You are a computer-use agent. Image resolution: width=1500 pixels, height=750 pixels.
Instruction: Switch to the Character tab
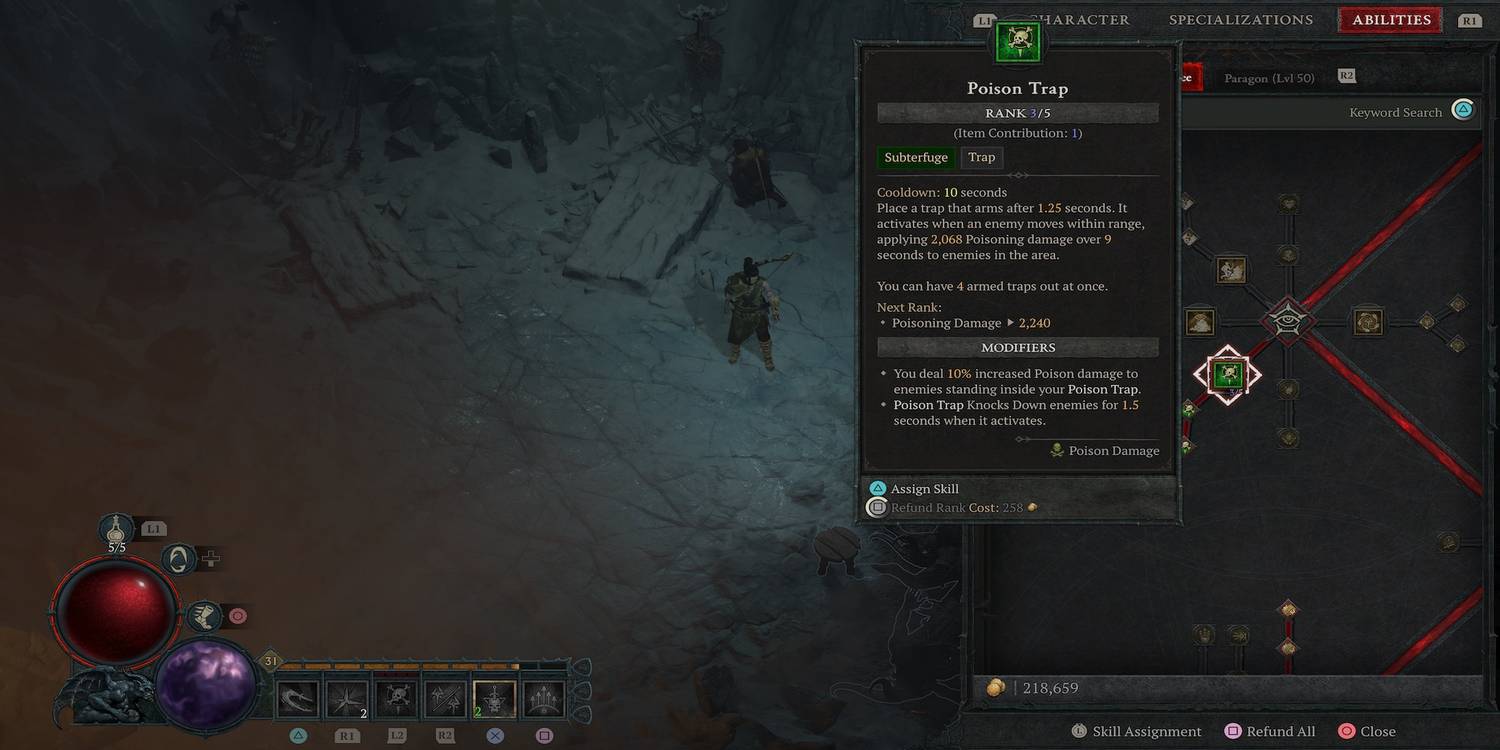(1080, 19)
